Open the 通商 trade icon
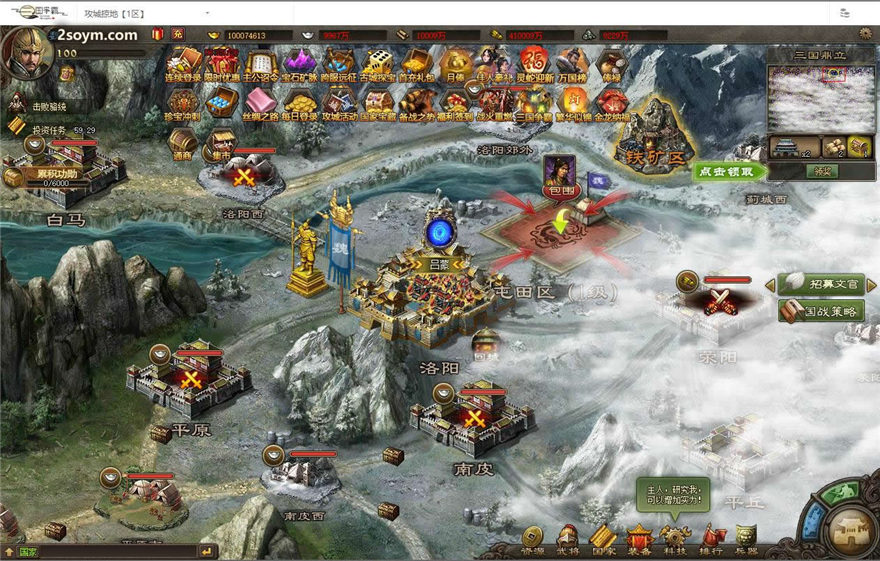Screen dimensions: 880x561 pos(183,144)
